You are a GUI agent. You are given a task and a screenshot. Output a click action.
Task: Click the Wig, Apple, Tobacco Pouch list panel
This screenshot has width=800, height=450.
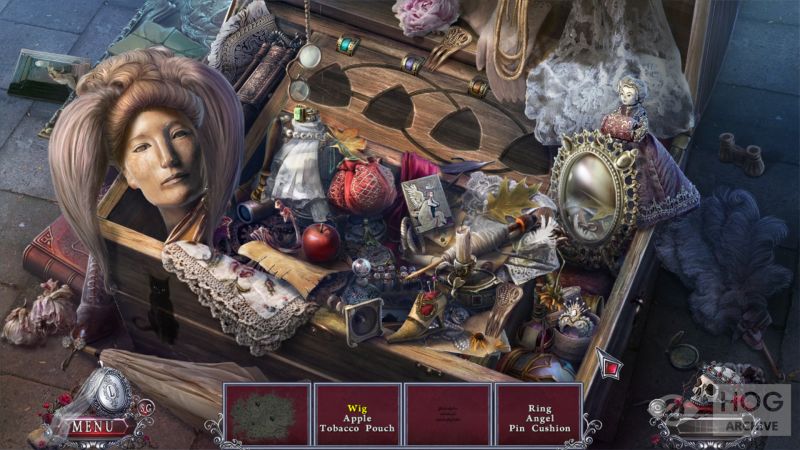(357, 414)
